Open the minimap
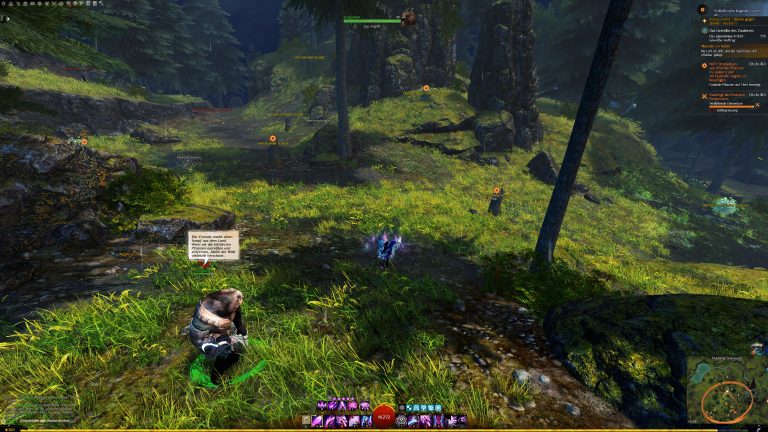 pos(726,396)
